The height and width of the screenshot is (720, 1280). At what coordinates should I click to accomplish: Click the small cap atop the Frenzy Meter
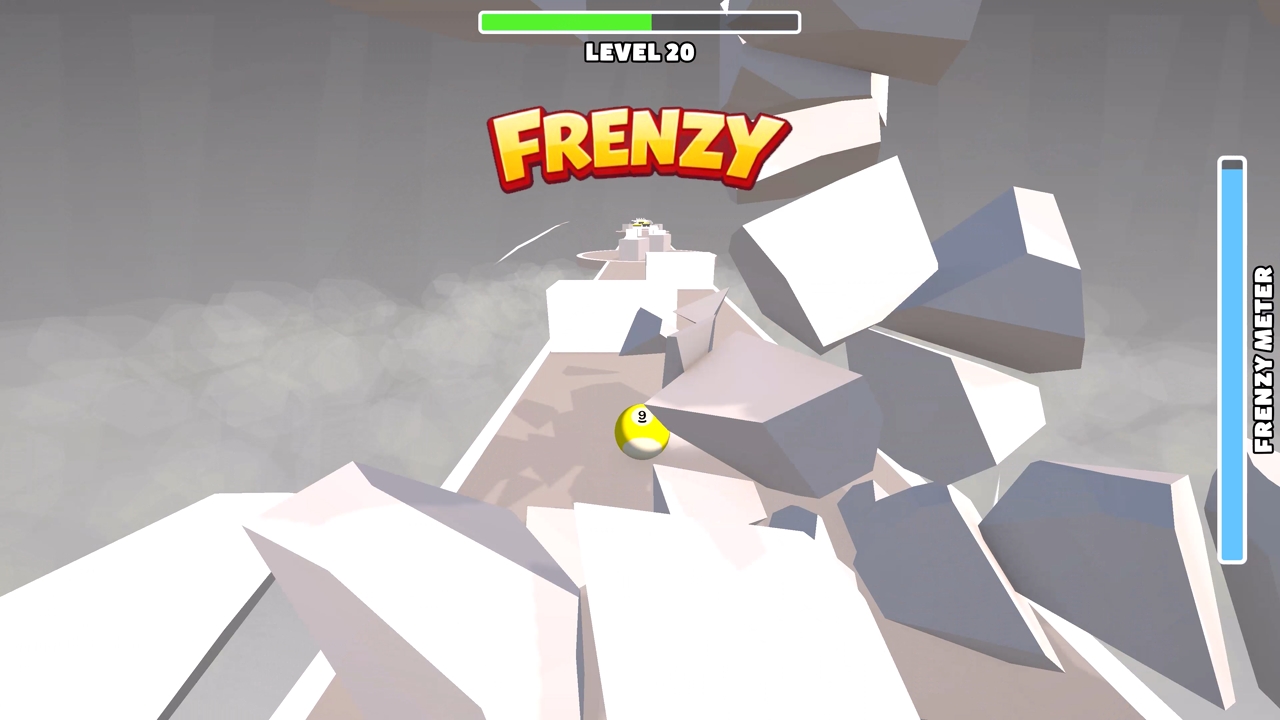pyautogui.click(x=1232, y=166)
